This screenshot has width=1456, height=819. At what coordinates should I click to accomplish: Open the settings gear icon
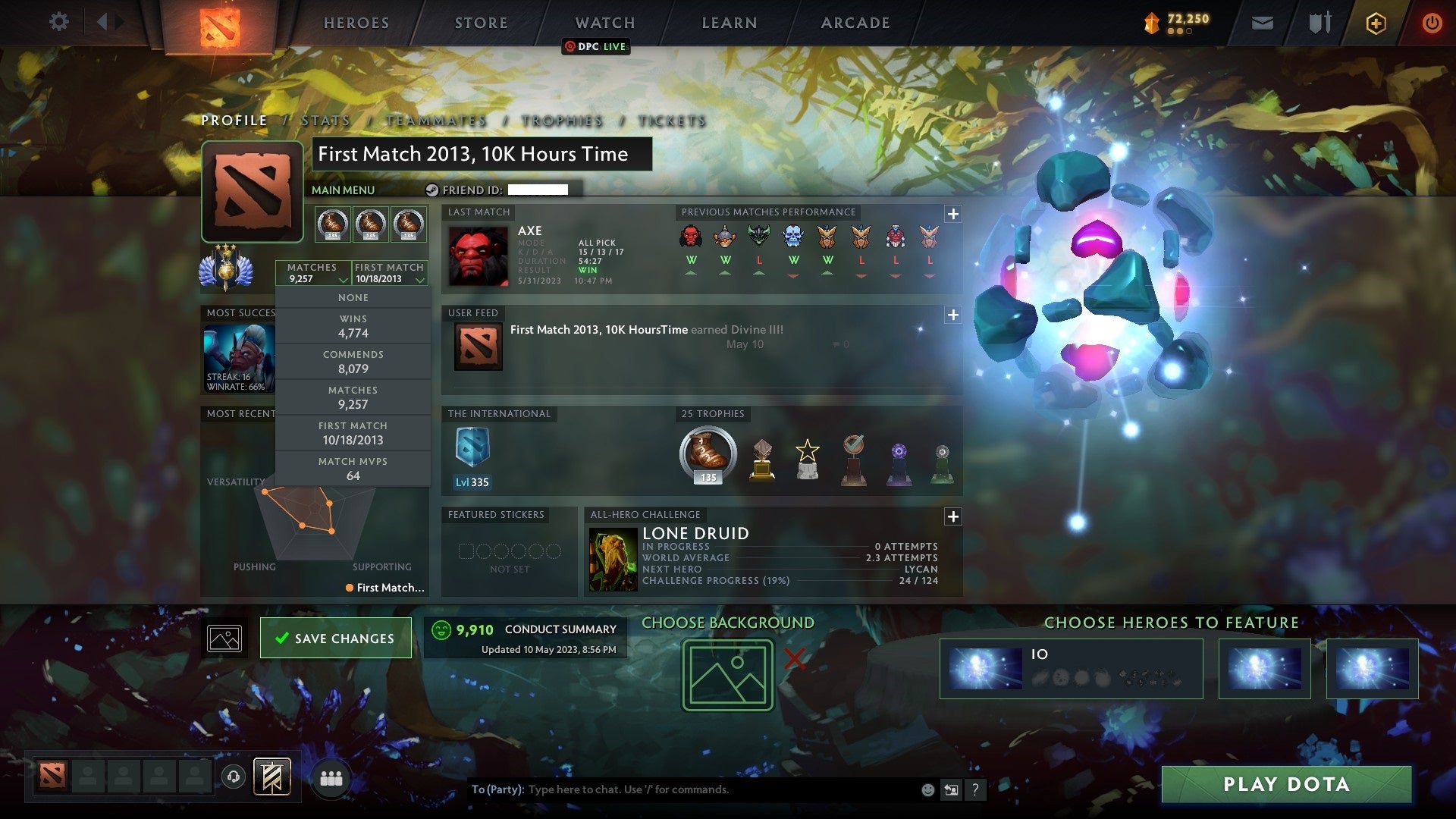pyautogui.click(x=59, y=23)
